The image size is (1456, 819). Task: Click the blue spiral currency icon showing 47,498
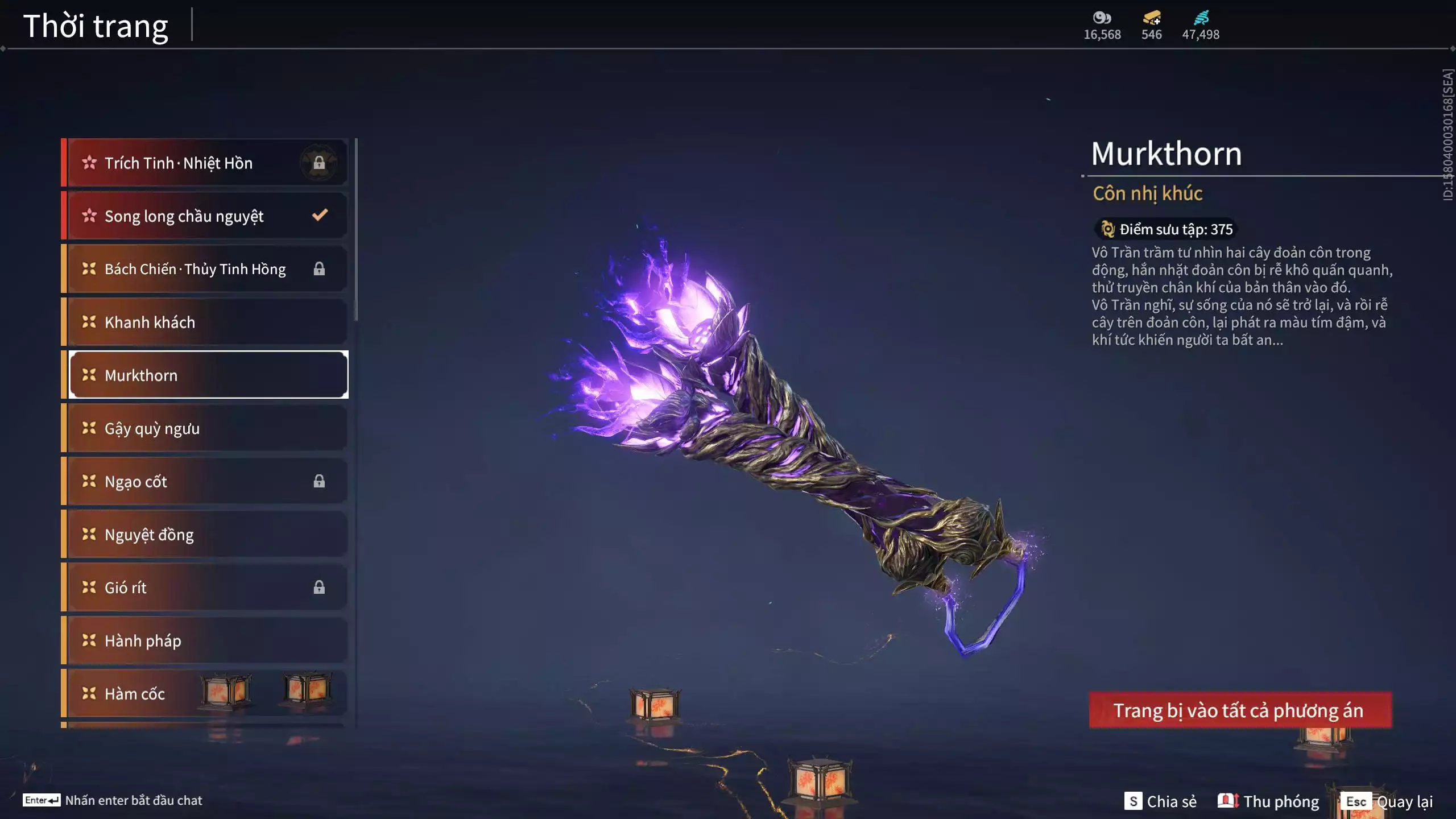coord(1200,17)
